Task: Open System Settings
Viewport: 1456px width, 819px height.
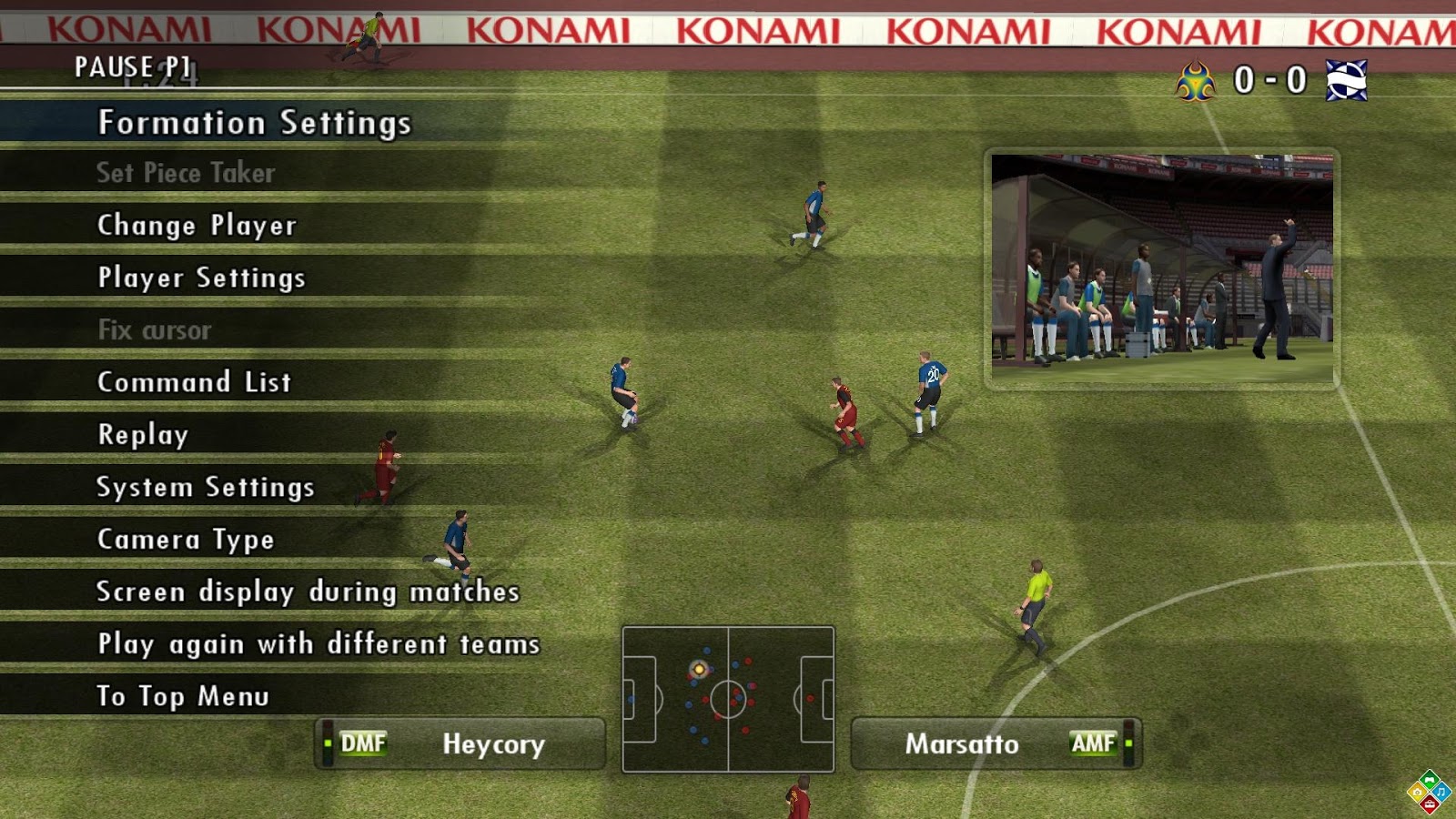Action: [x=206, y=487]
